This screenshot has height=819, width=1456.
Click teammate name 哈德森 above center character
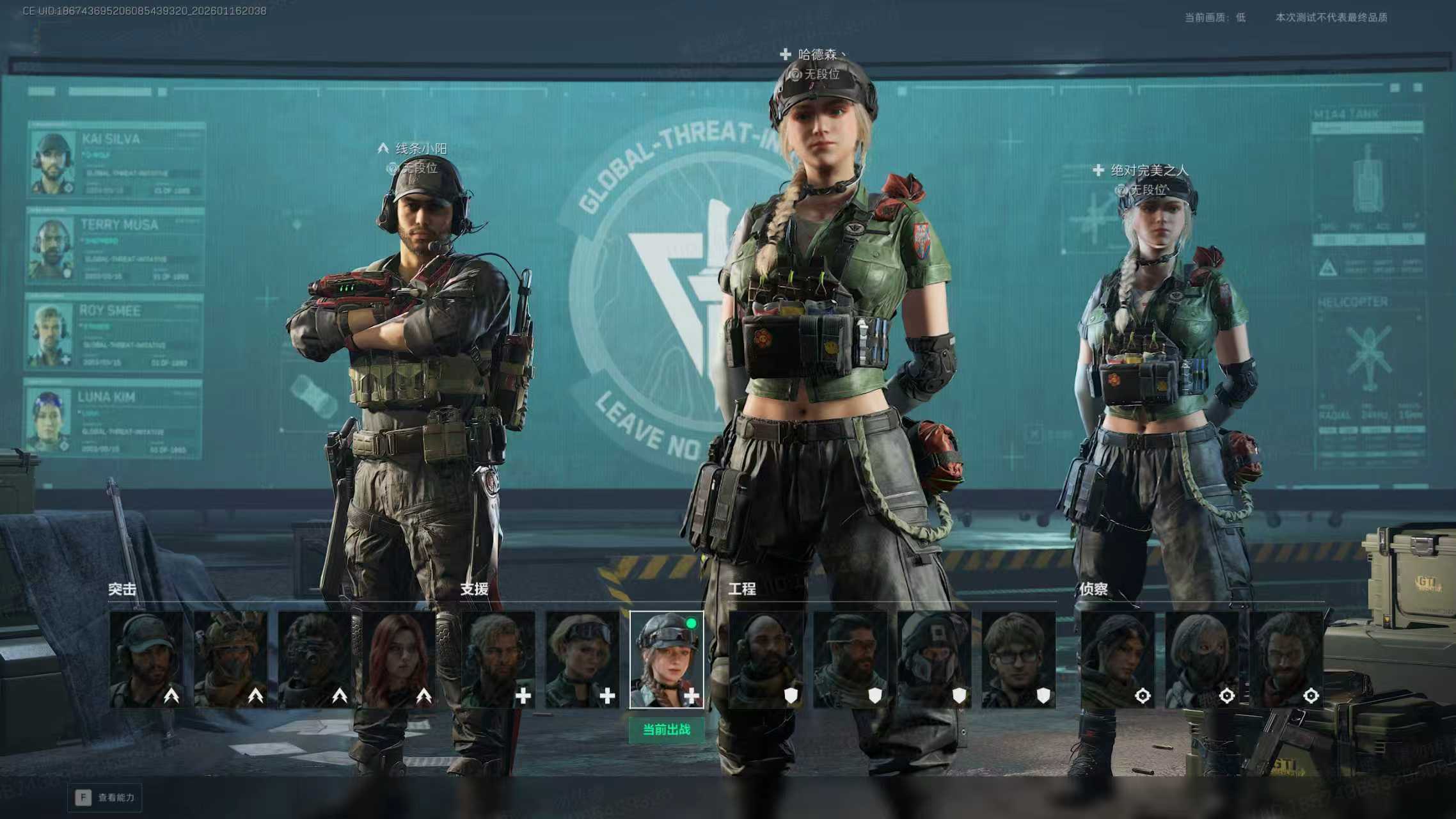[818, 55]
